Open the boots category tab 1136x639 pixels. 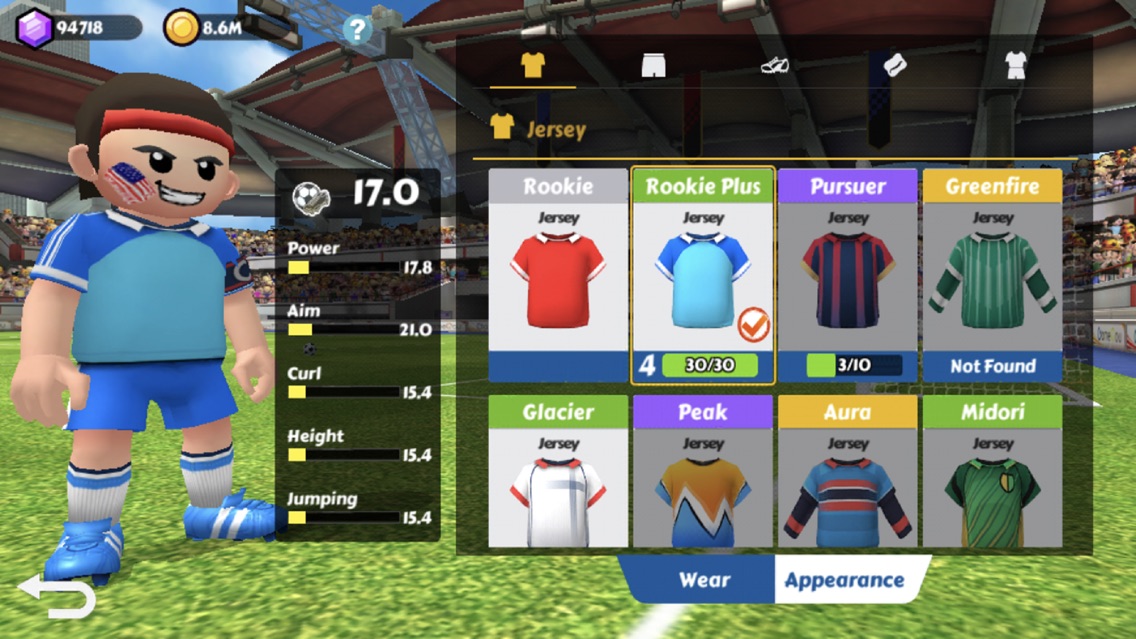(x=774, y=66)
